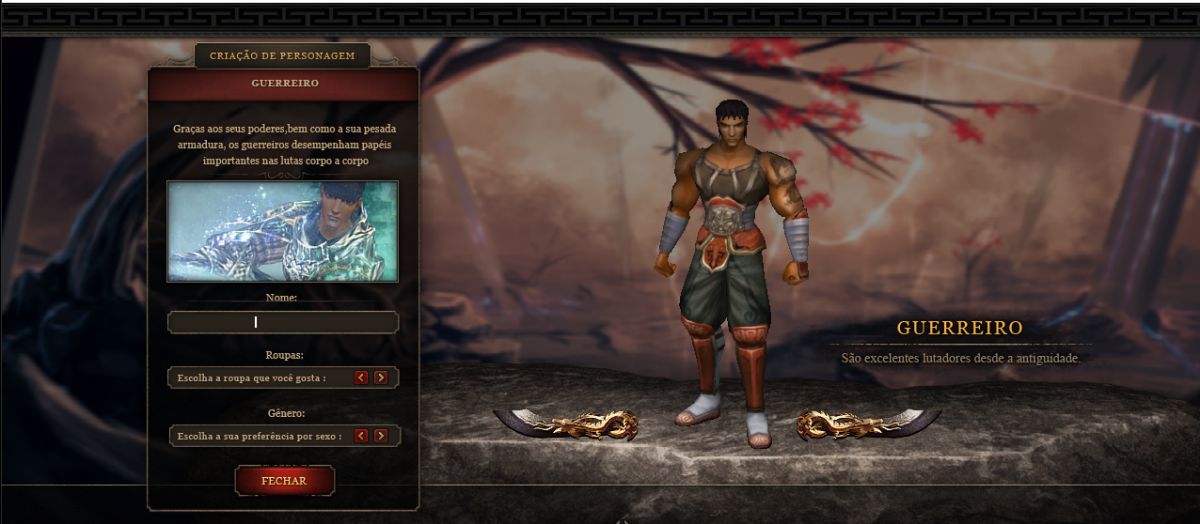The width and height of the screenshot is (1200, 524).
Task: Switch to previous gender under Gênero
Action: [x=362, y=436]
